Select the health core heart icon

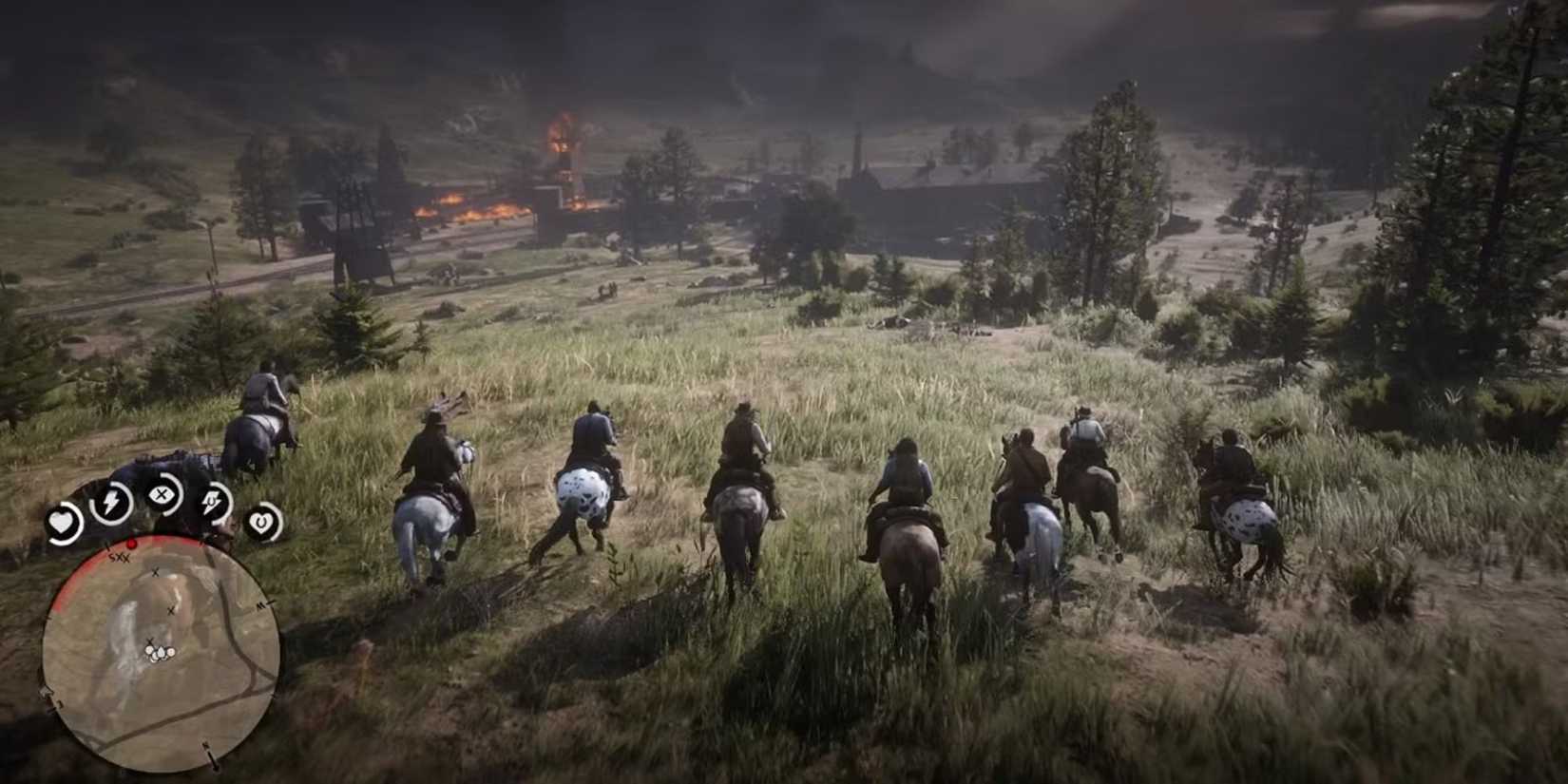coord(63,520)
